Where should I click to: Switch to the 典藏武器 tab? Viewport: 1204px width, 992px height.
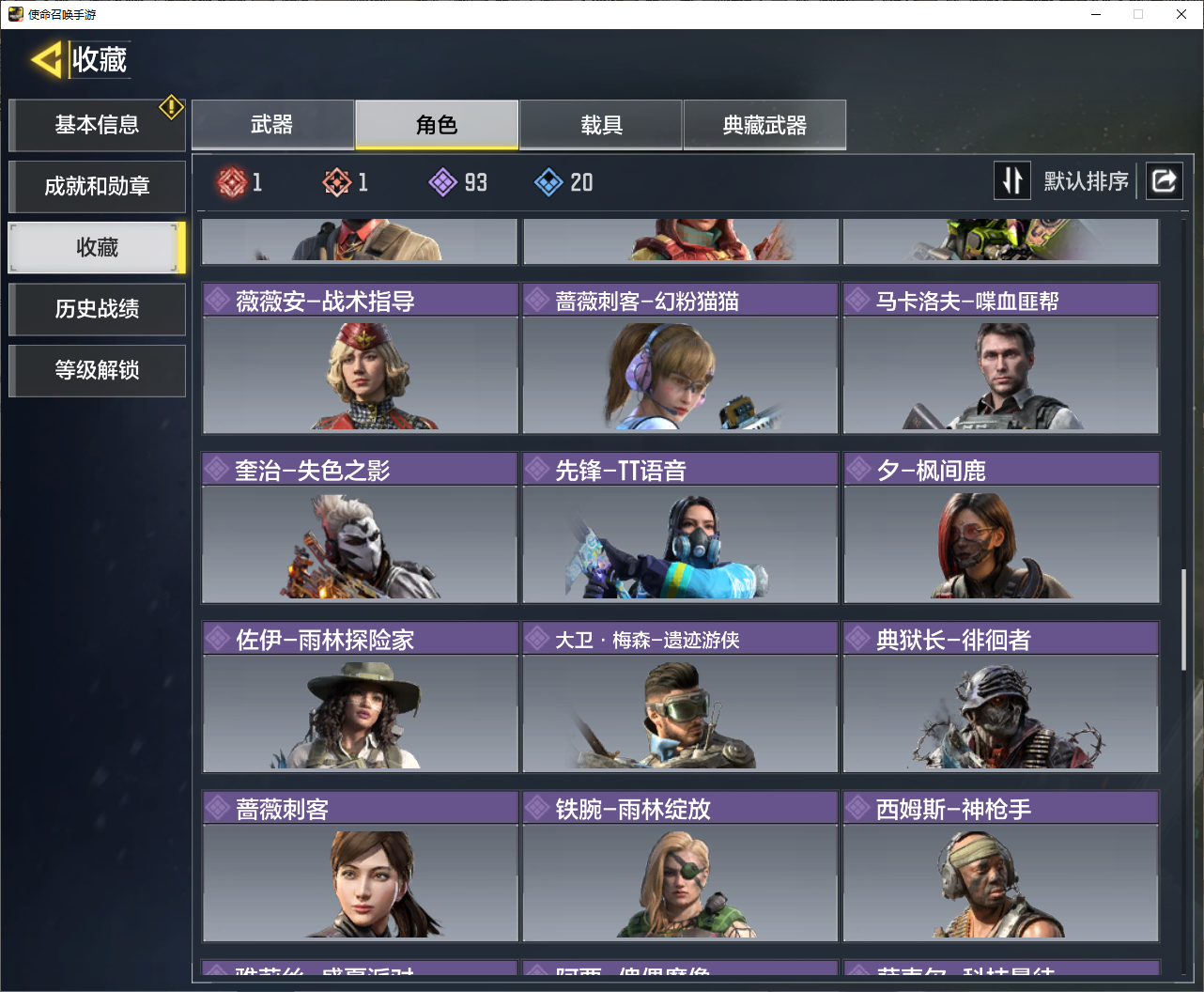[764, 125]
